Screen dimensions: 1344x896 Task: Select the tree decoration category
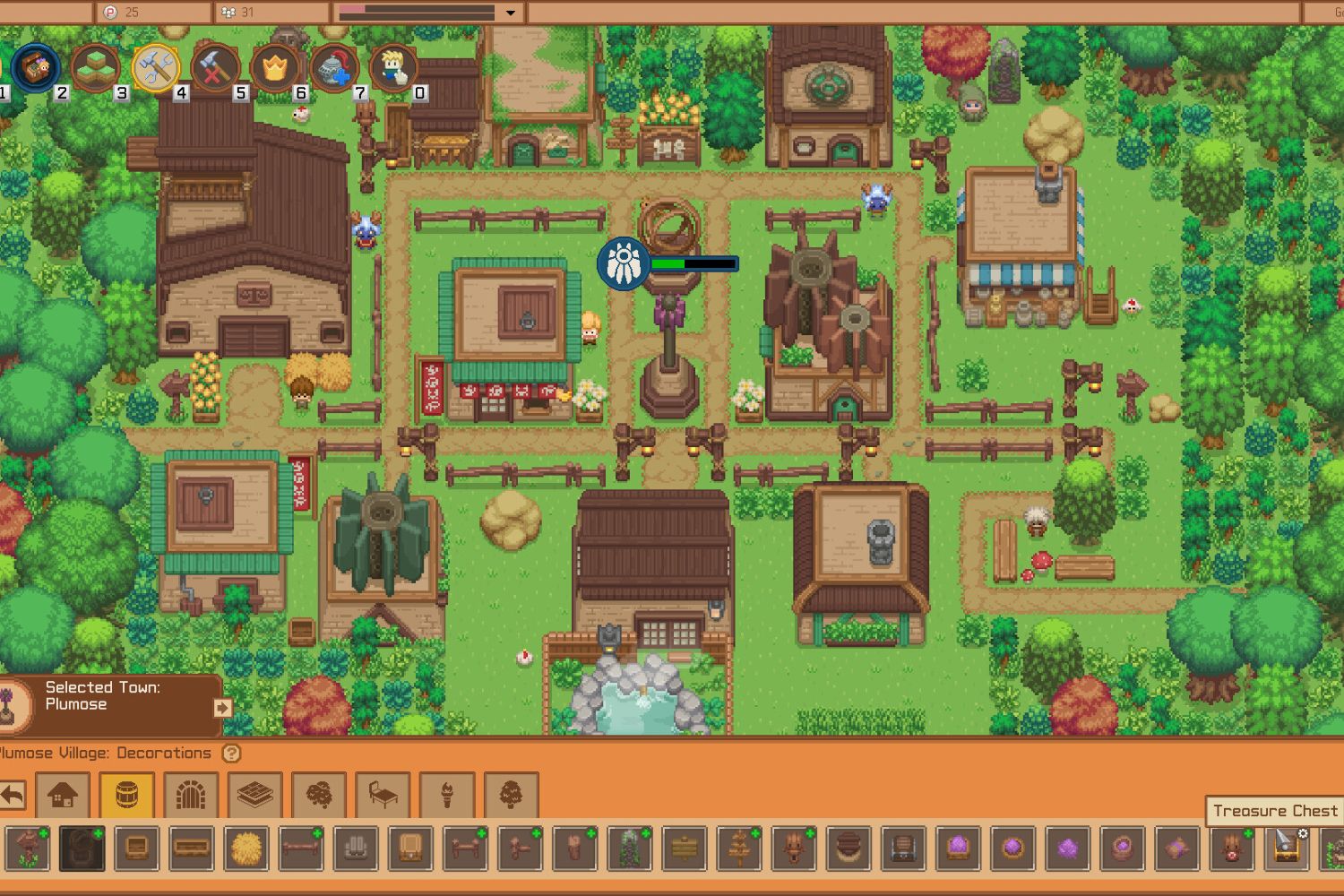tap(511, 795)
